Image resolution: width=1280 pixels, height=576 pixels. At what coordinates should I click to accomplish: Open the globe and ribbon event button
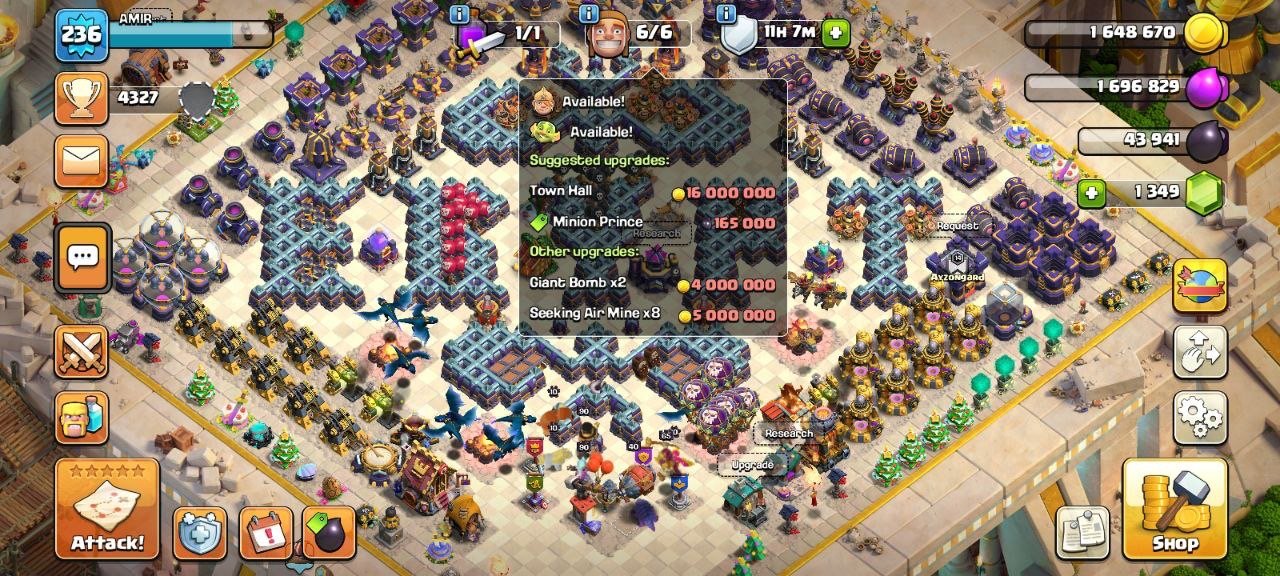coord(1200,286)
